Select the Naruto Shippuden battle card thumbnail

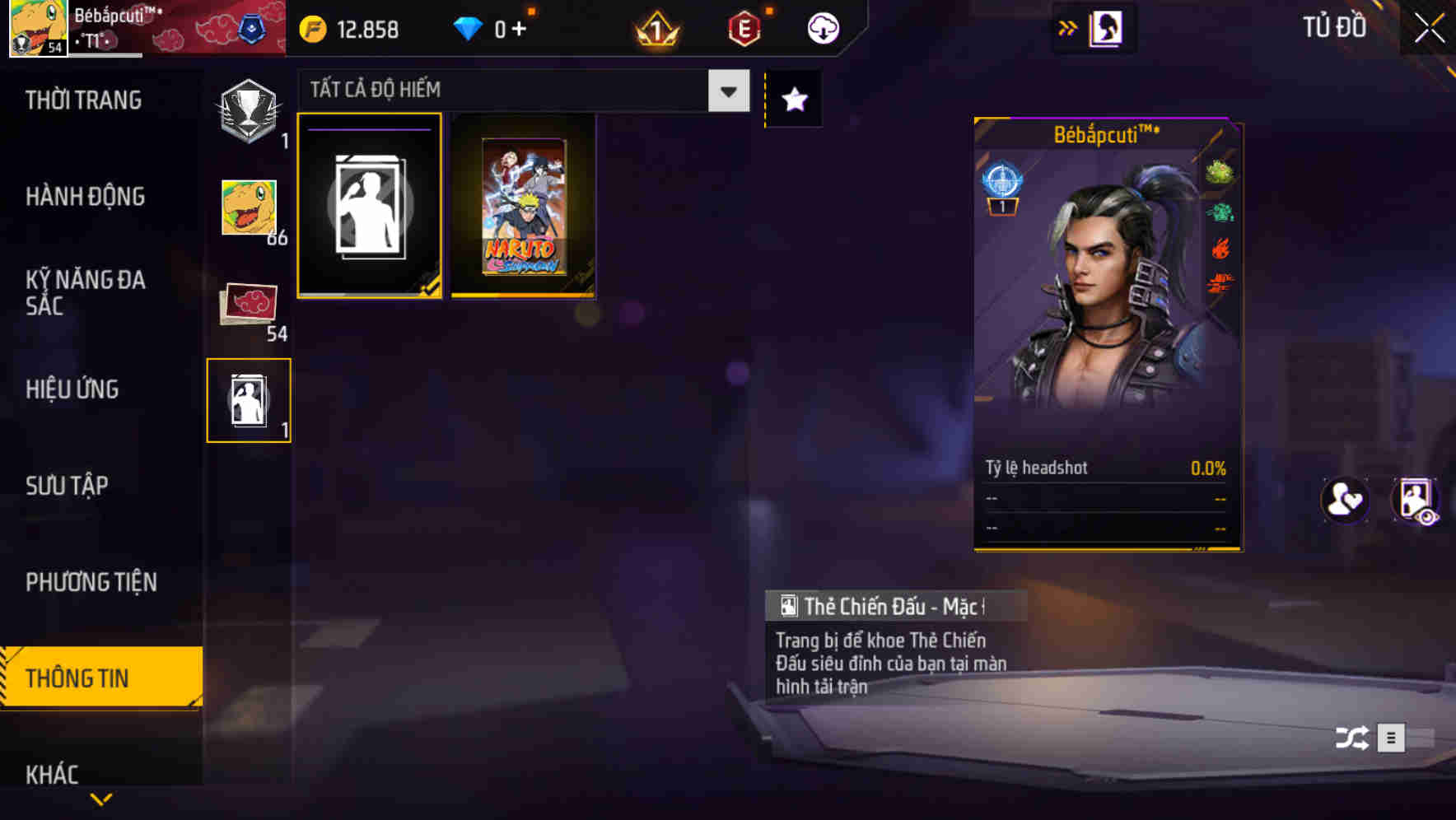click(523, 206)
